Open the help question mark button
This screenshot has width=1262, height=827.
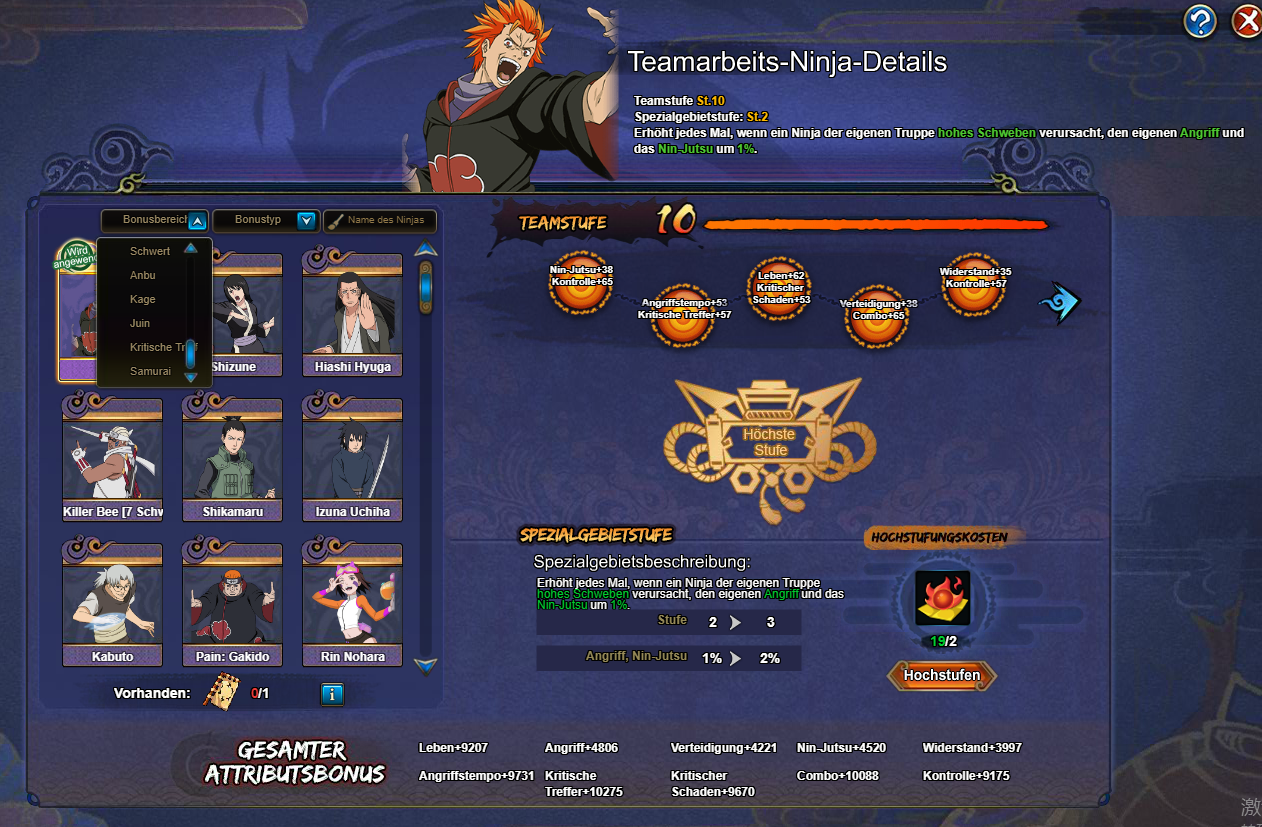(1200, 20)
